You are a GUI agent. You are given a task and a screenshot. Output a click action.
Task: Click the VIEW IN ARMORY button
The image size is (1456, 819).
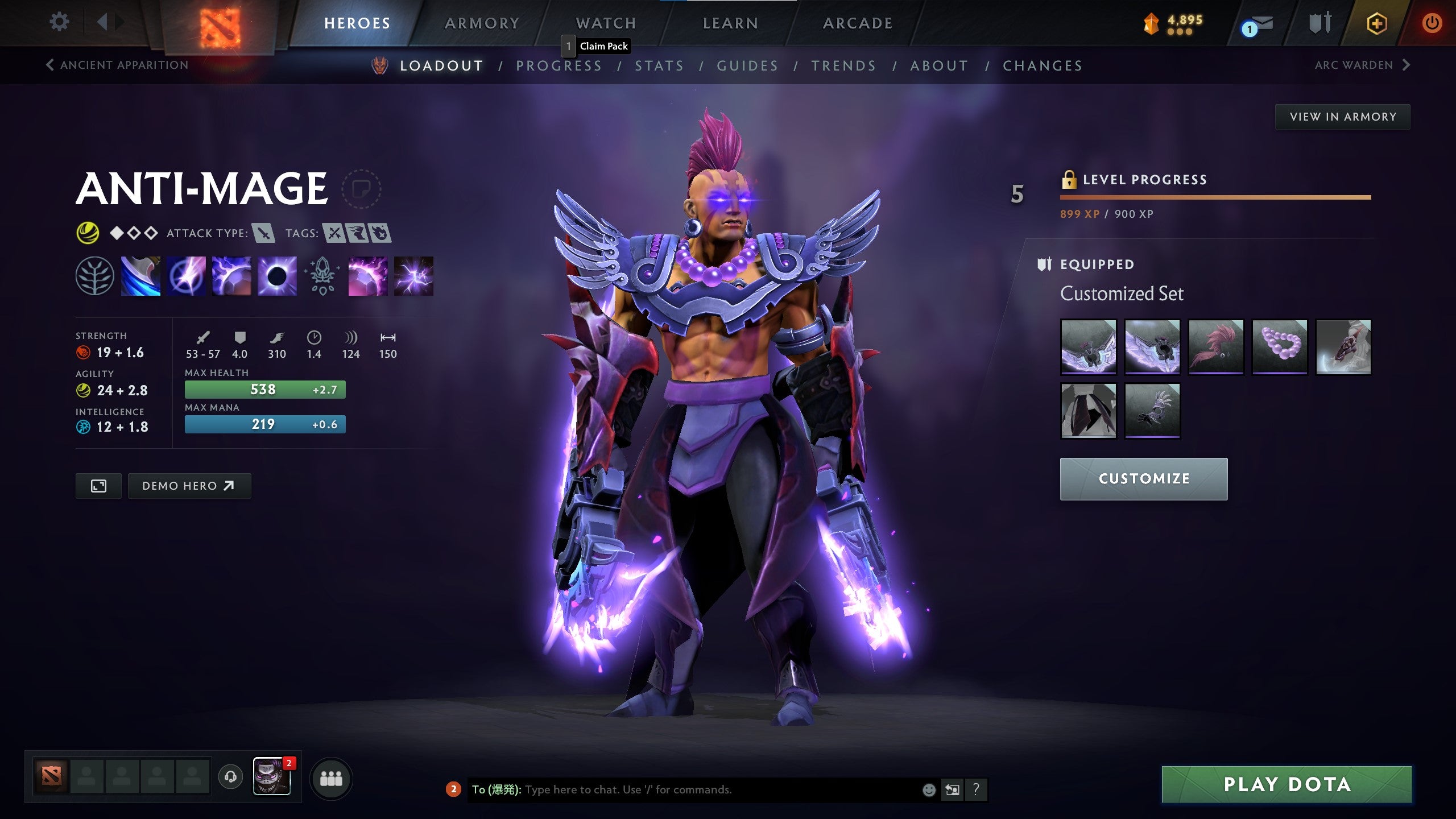[1342, 115]
